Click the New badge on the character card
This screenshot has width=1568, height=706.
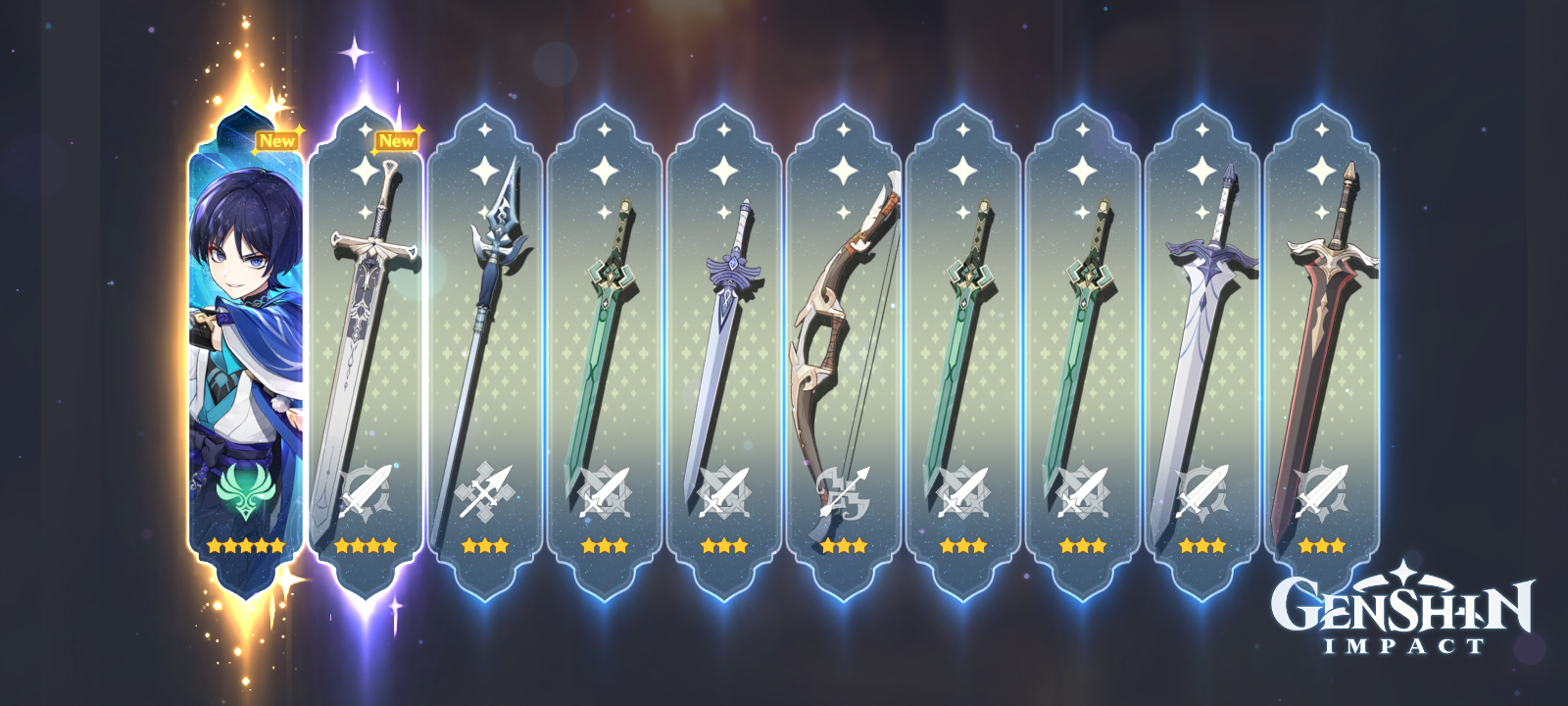pos(278,141)
